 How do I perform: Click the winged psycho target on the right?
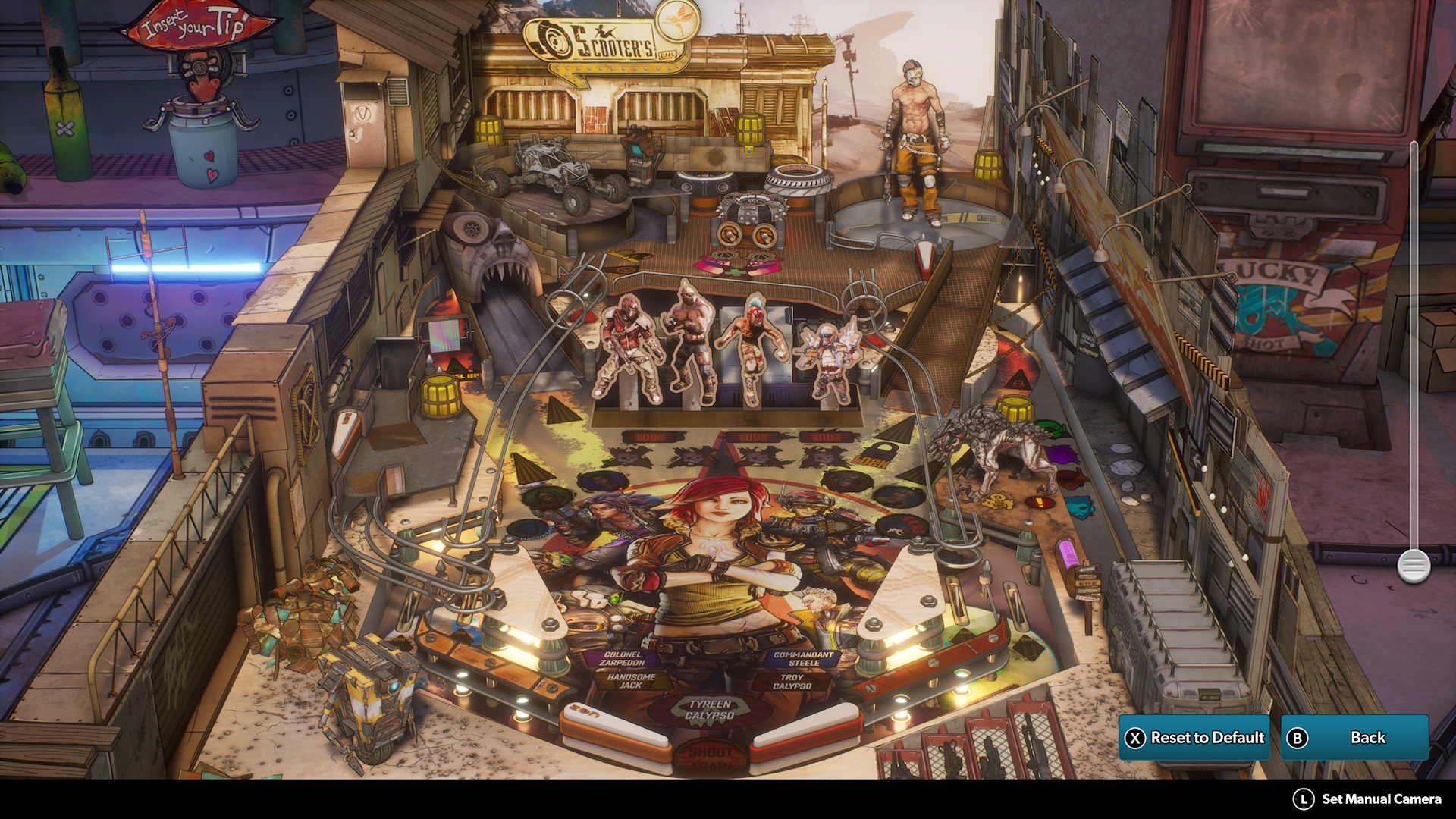click(x=830, y=356)
